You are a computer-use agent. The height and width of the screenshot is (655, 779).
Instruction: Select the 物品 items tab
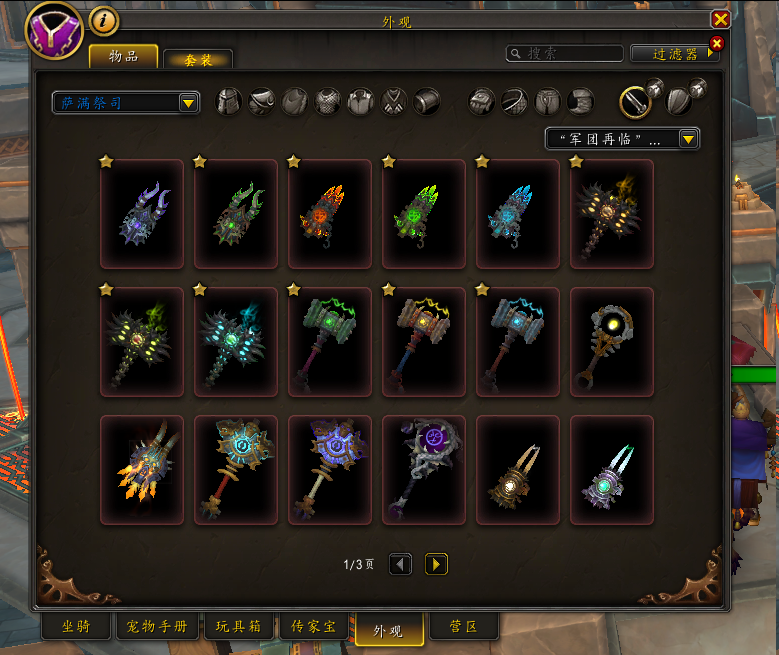[123, 56]
